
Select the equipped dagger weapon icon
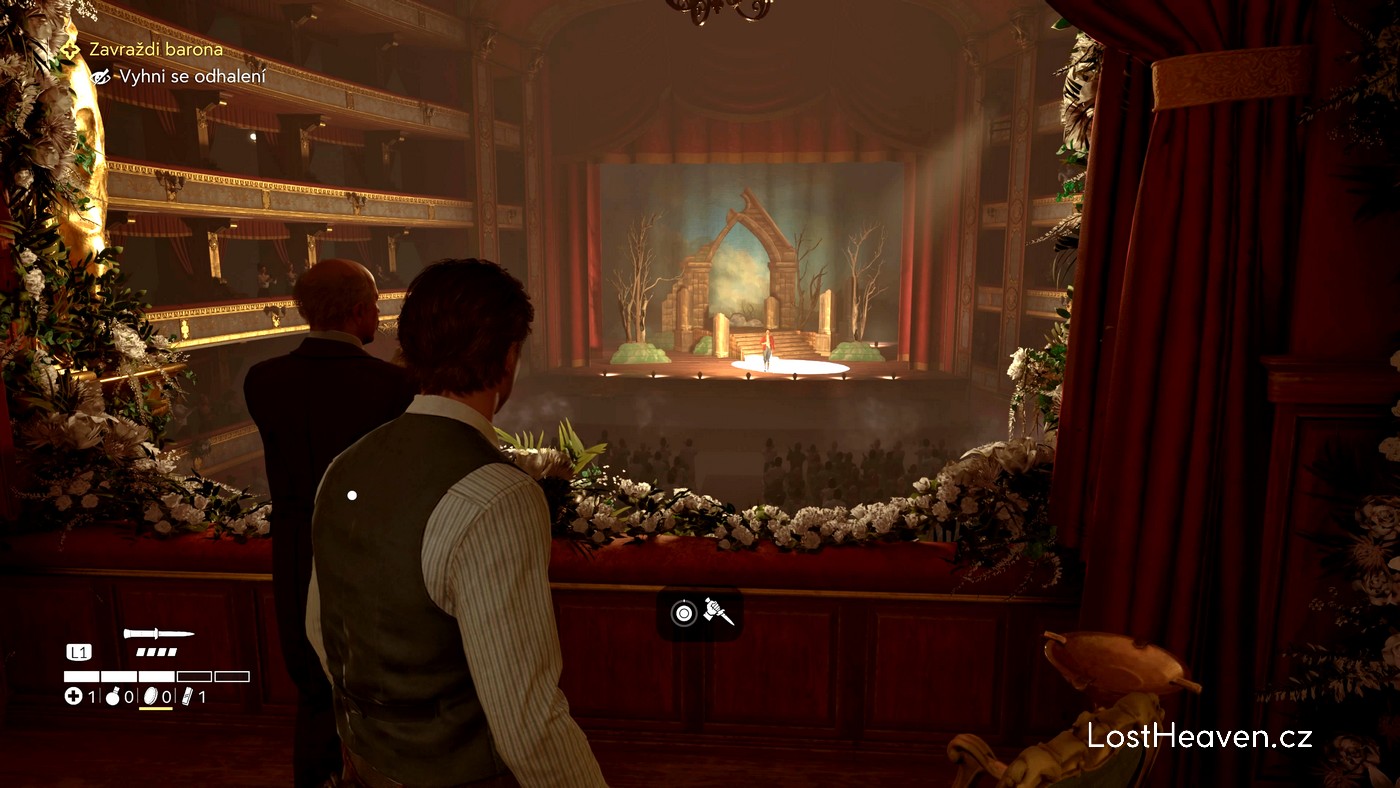[158, 633]
